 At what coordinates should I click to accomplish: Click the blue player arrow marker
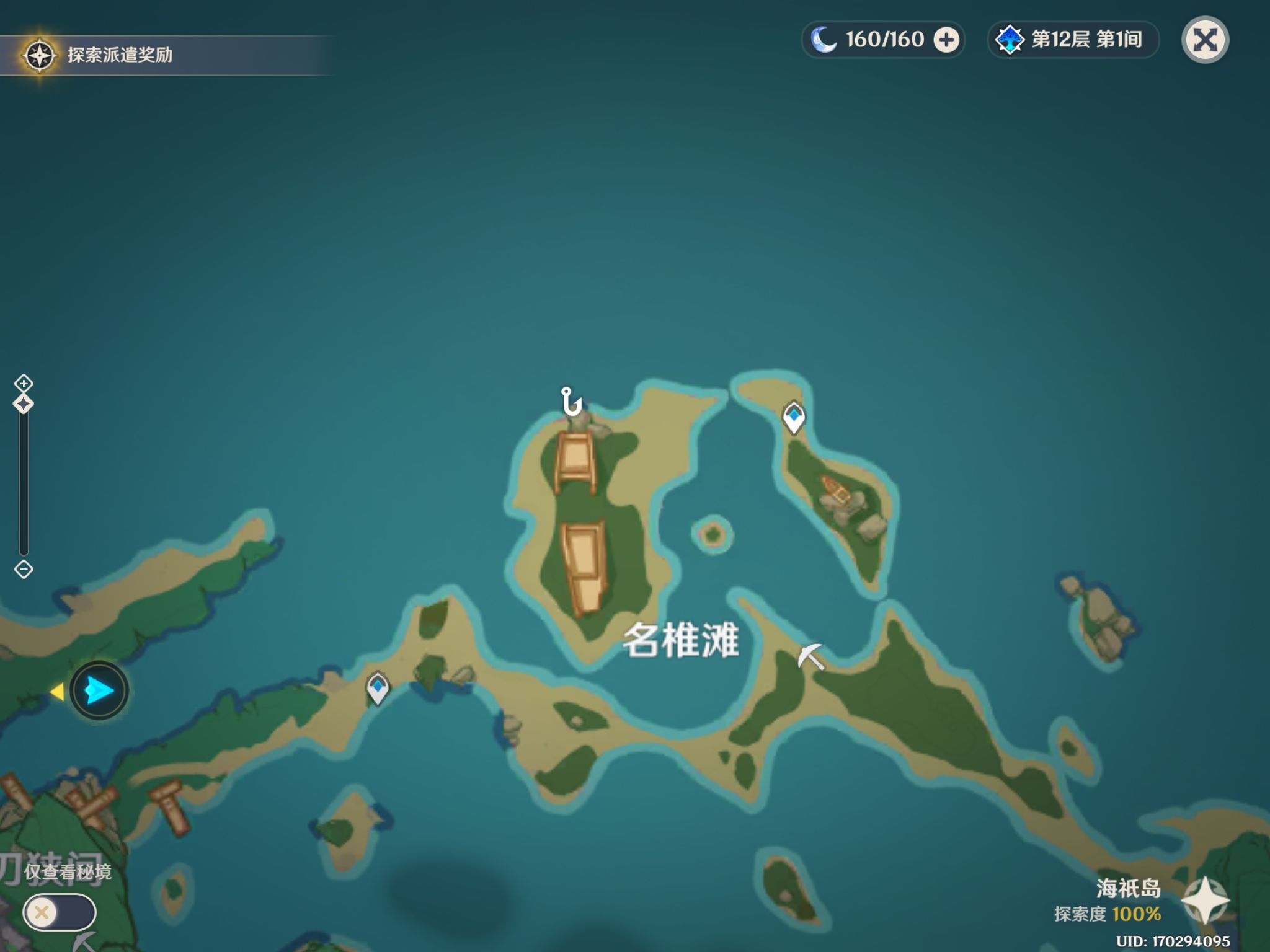tap(99, 690)
